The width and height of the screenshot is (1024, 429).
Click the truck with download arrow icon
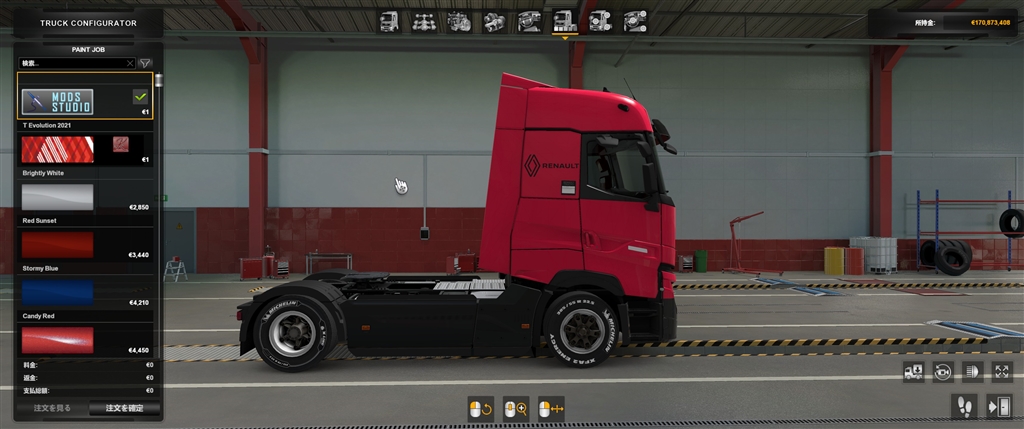click(x=913, y=372)
